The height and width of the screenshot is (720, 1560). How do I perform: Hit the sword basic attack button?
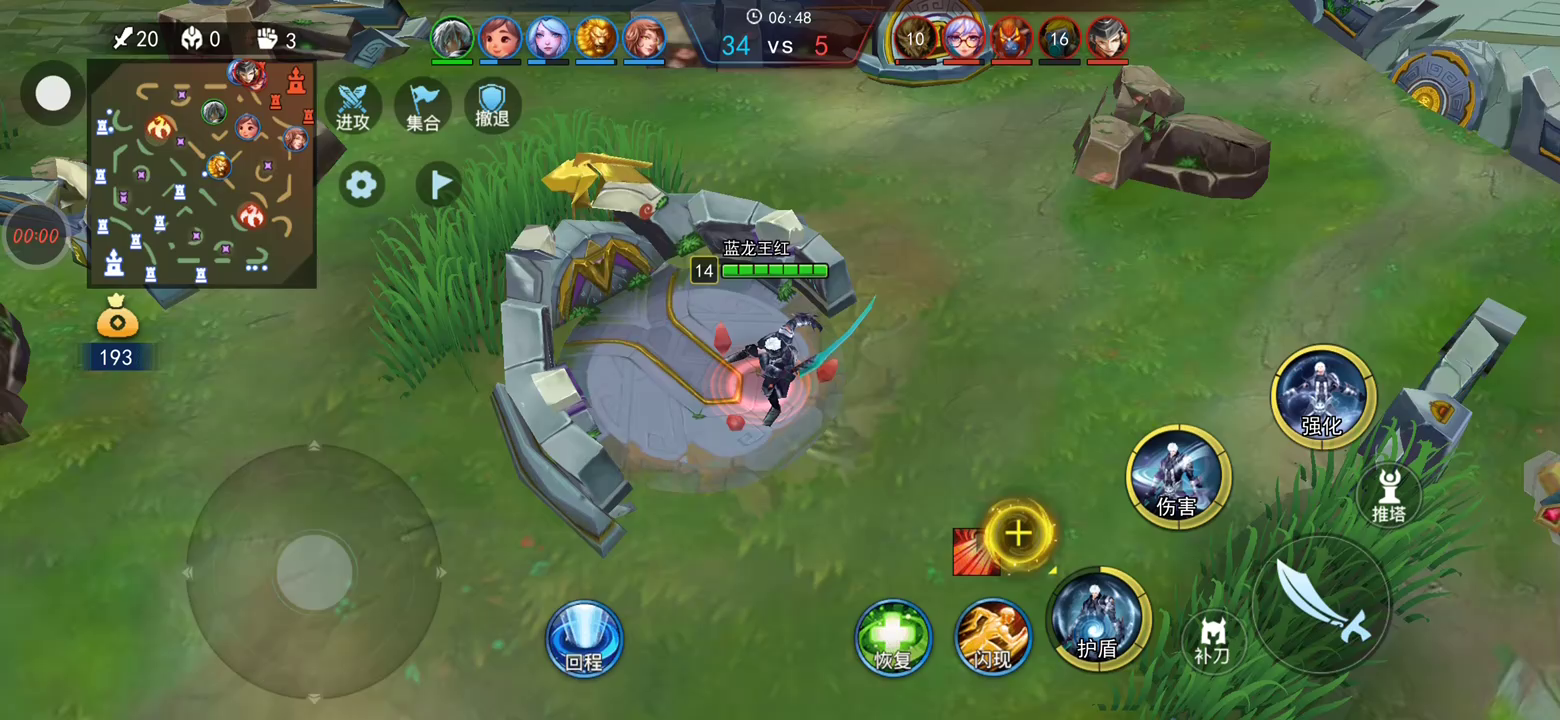point(1320,603)
